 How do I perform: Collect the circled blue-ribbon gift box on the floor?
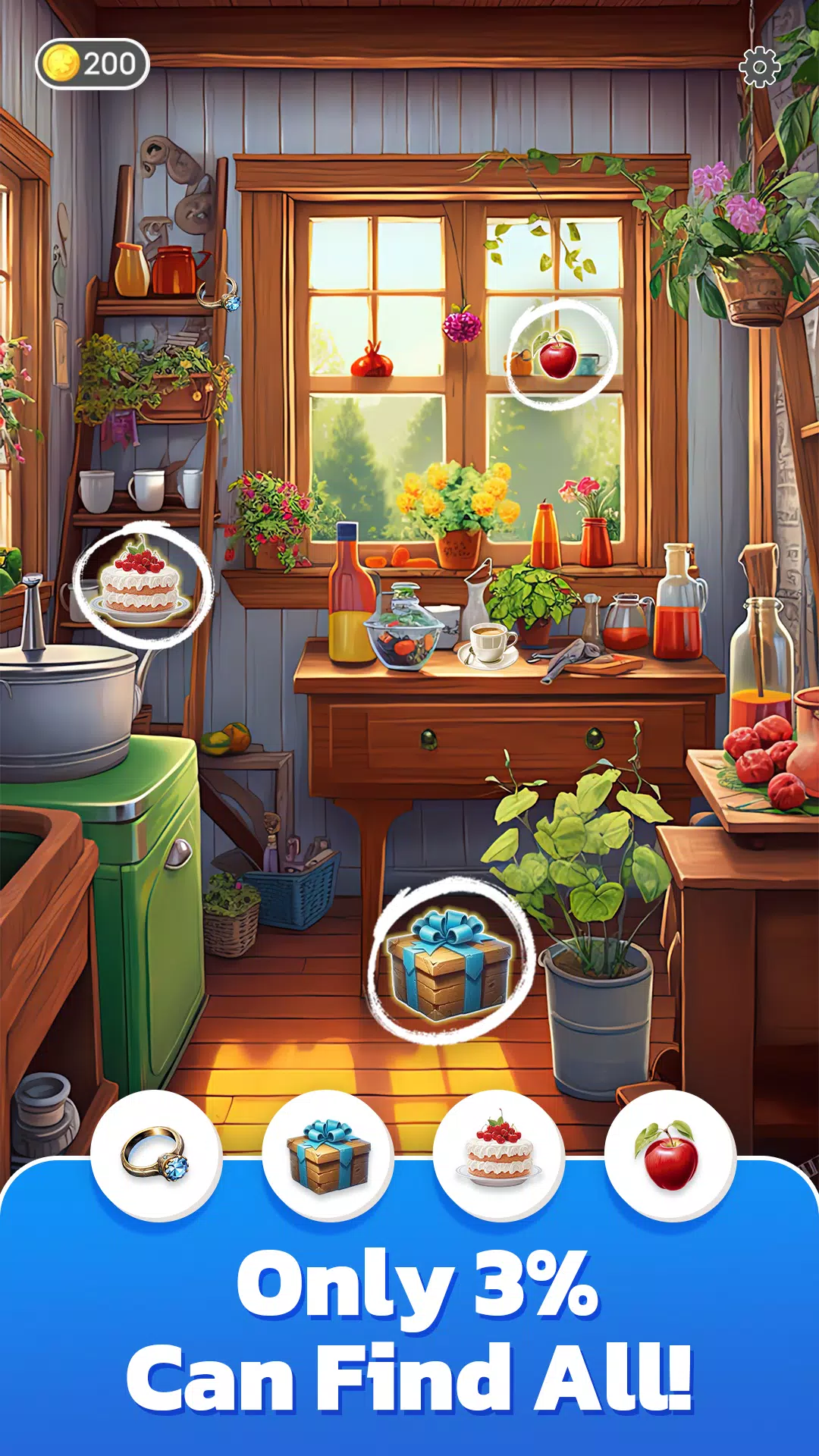(449, 963)
